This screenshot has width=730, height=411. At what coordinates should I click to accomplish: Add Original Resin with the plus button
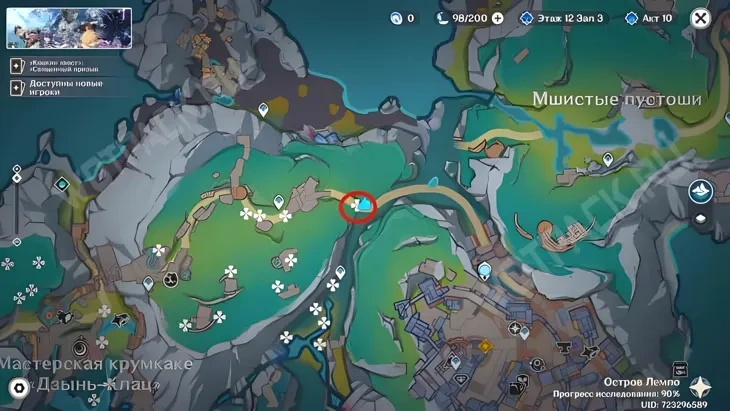click(x=497, y=18)
